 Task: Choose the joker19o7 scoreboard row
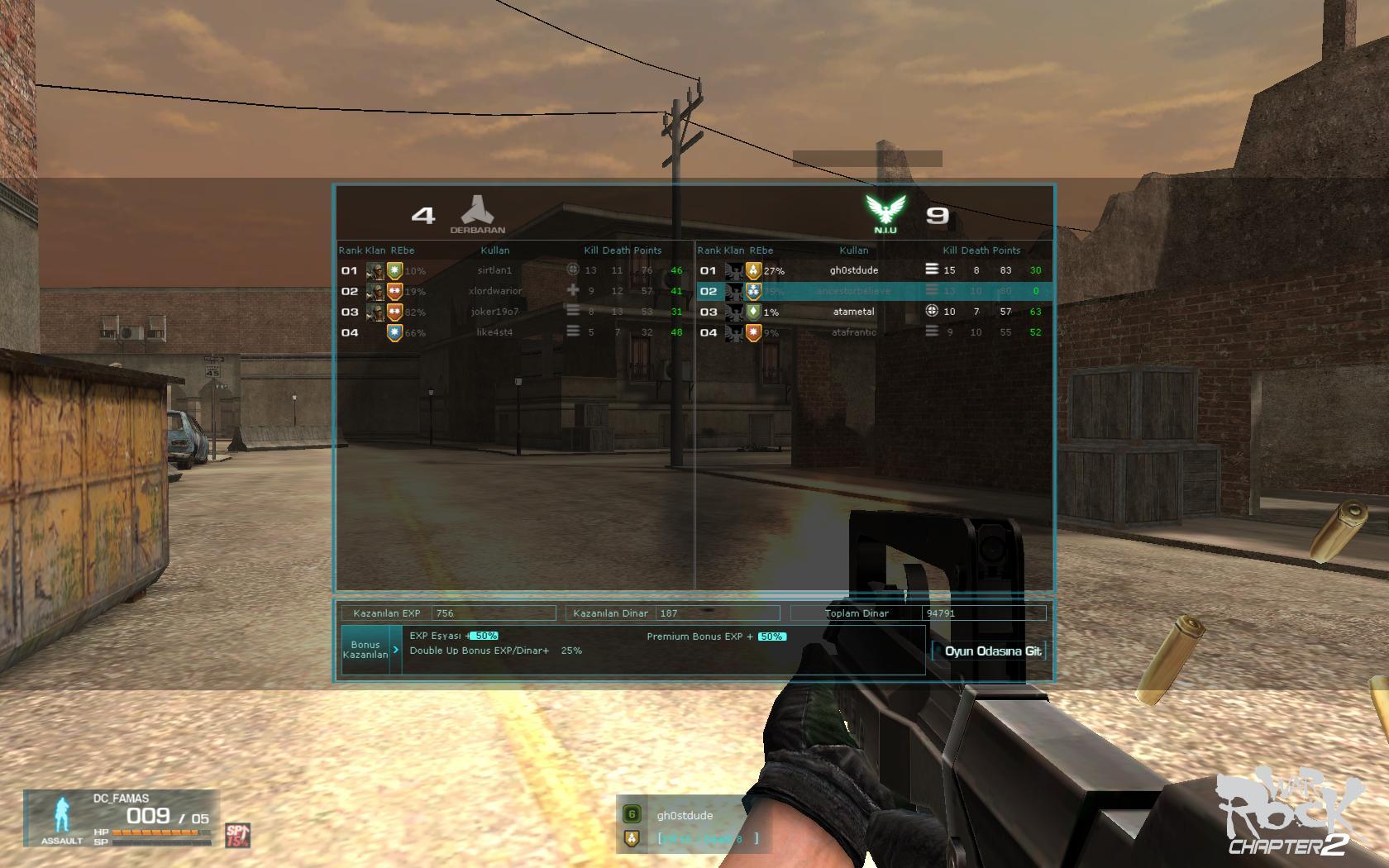coord(494,312)
